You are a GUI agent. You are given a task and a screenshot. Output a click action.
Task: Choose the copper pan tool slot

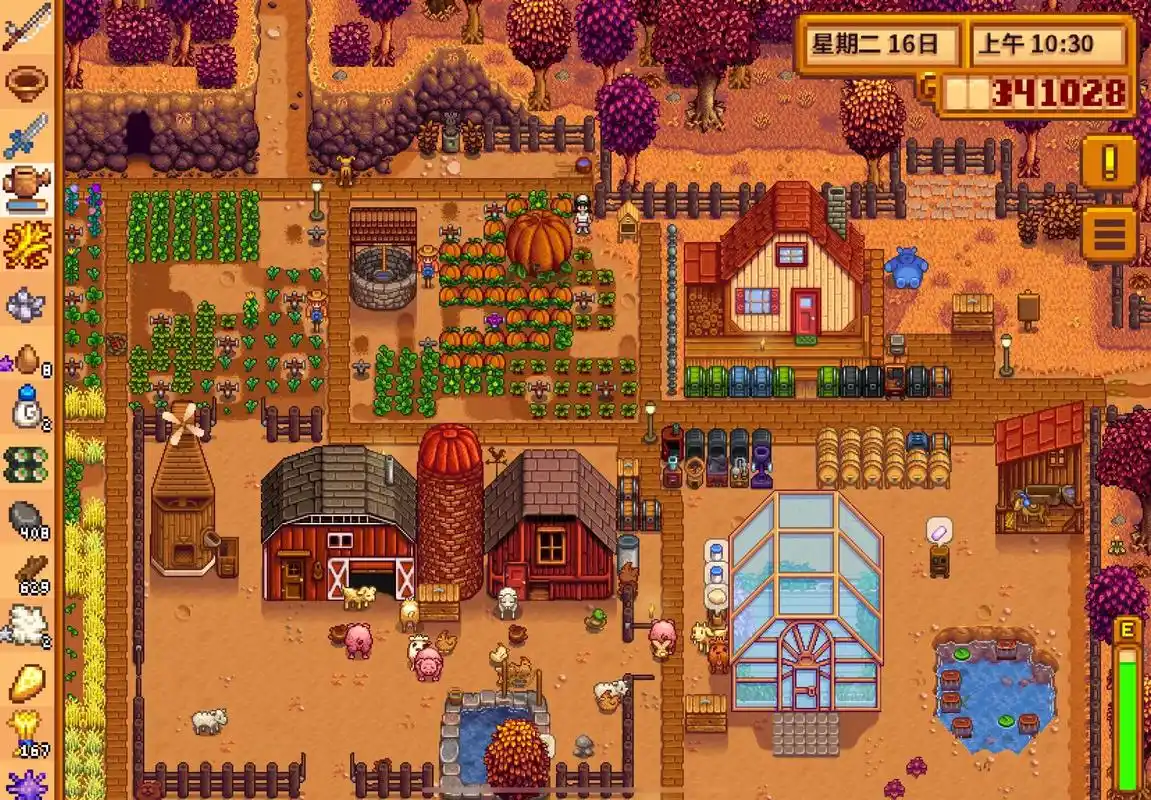click(x=26, y=82)
